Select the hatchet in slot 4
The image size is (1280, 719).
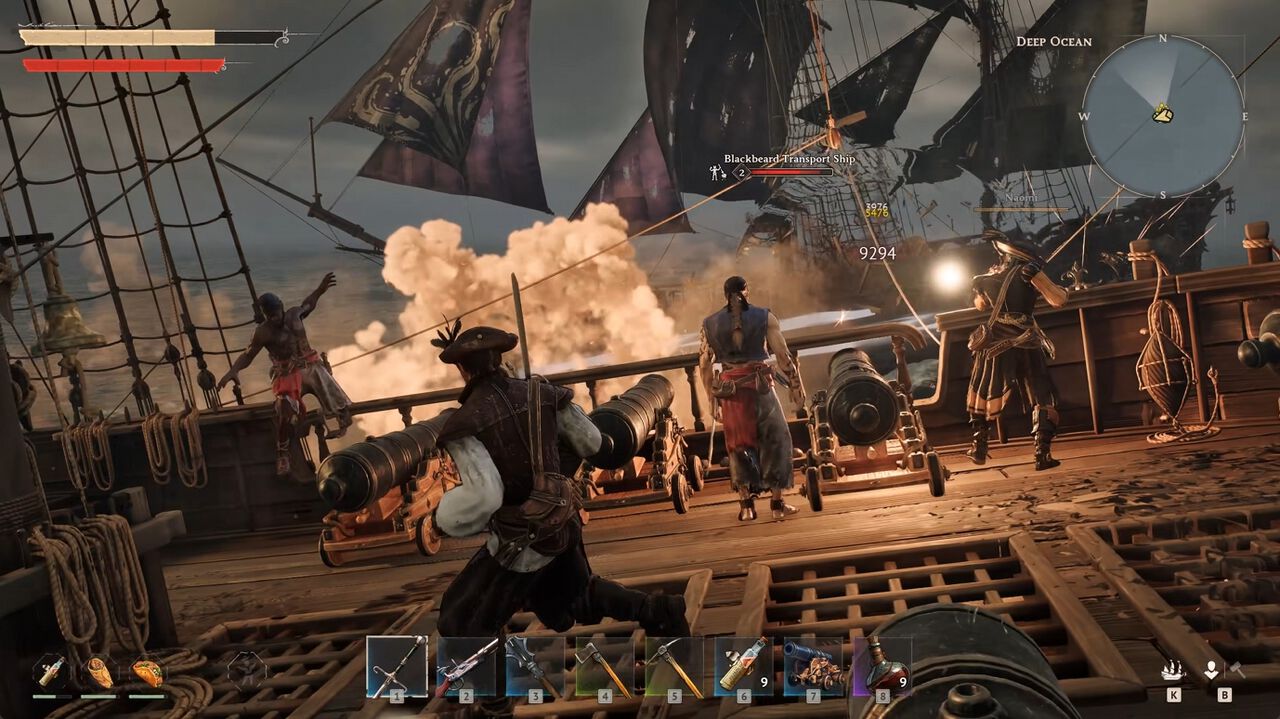pos(605,666)
